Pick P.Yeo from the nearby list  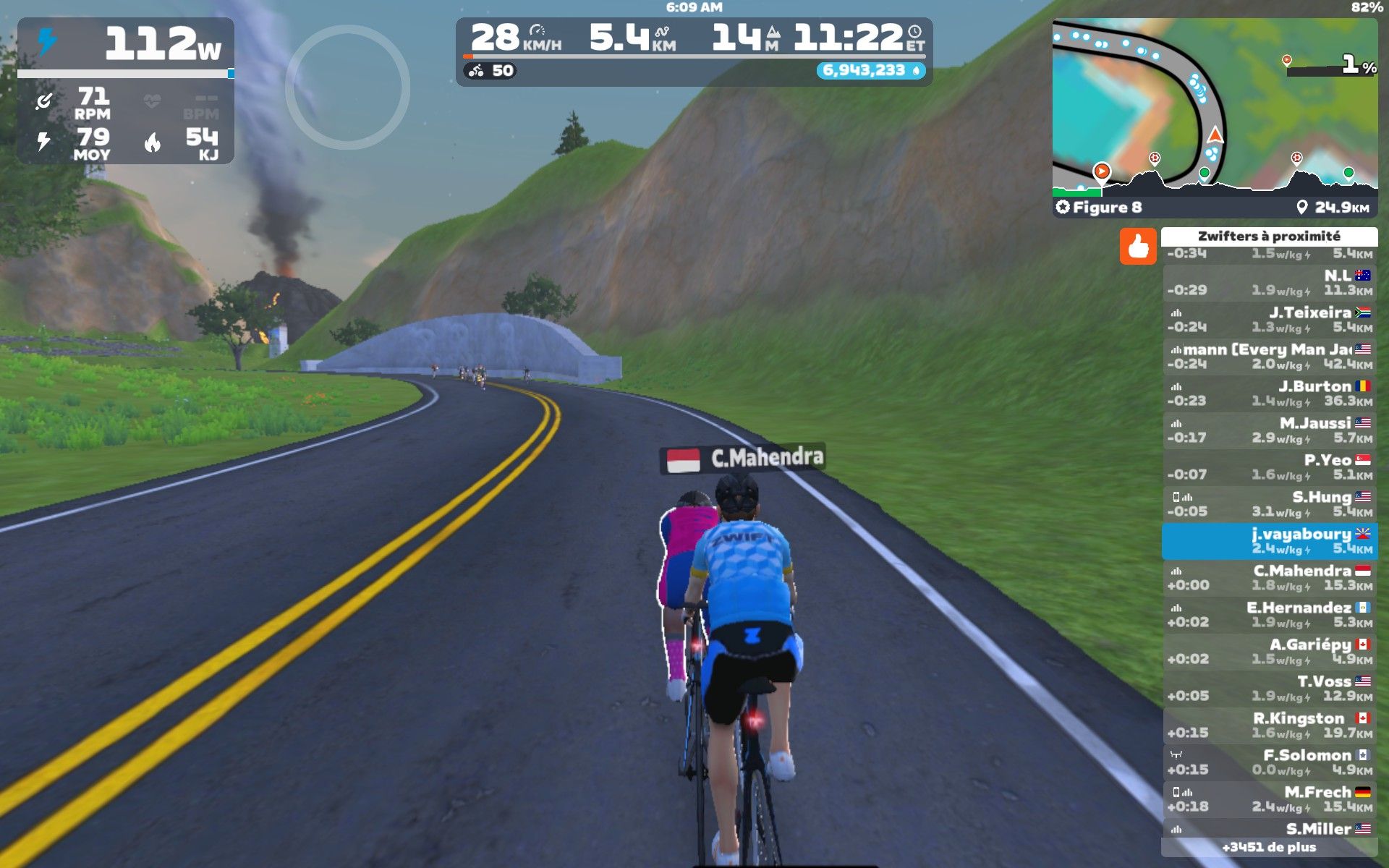coord(1270,467)
